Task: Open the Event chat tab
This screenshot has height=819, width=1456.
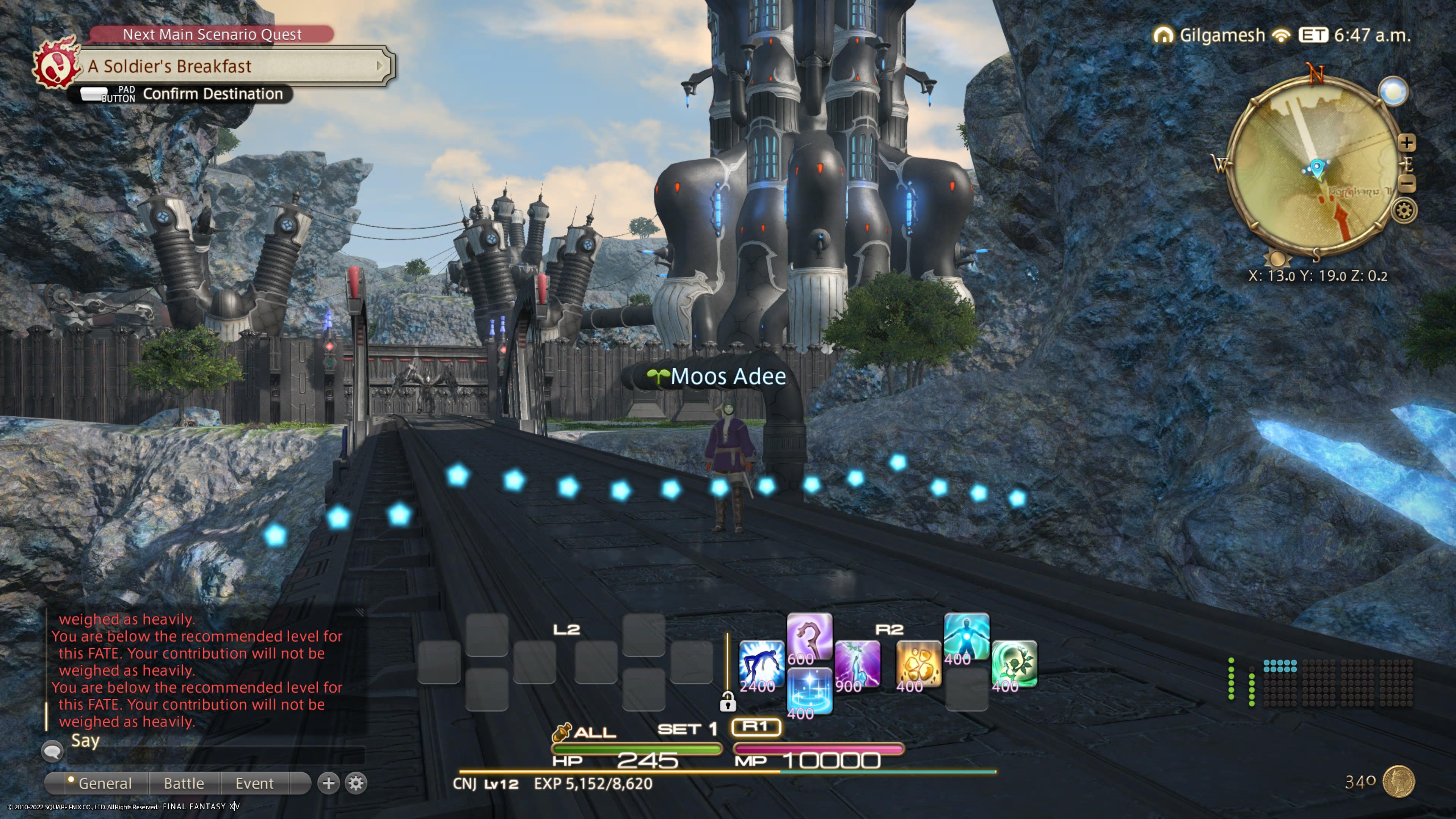Action: click(x=254, y=783)
